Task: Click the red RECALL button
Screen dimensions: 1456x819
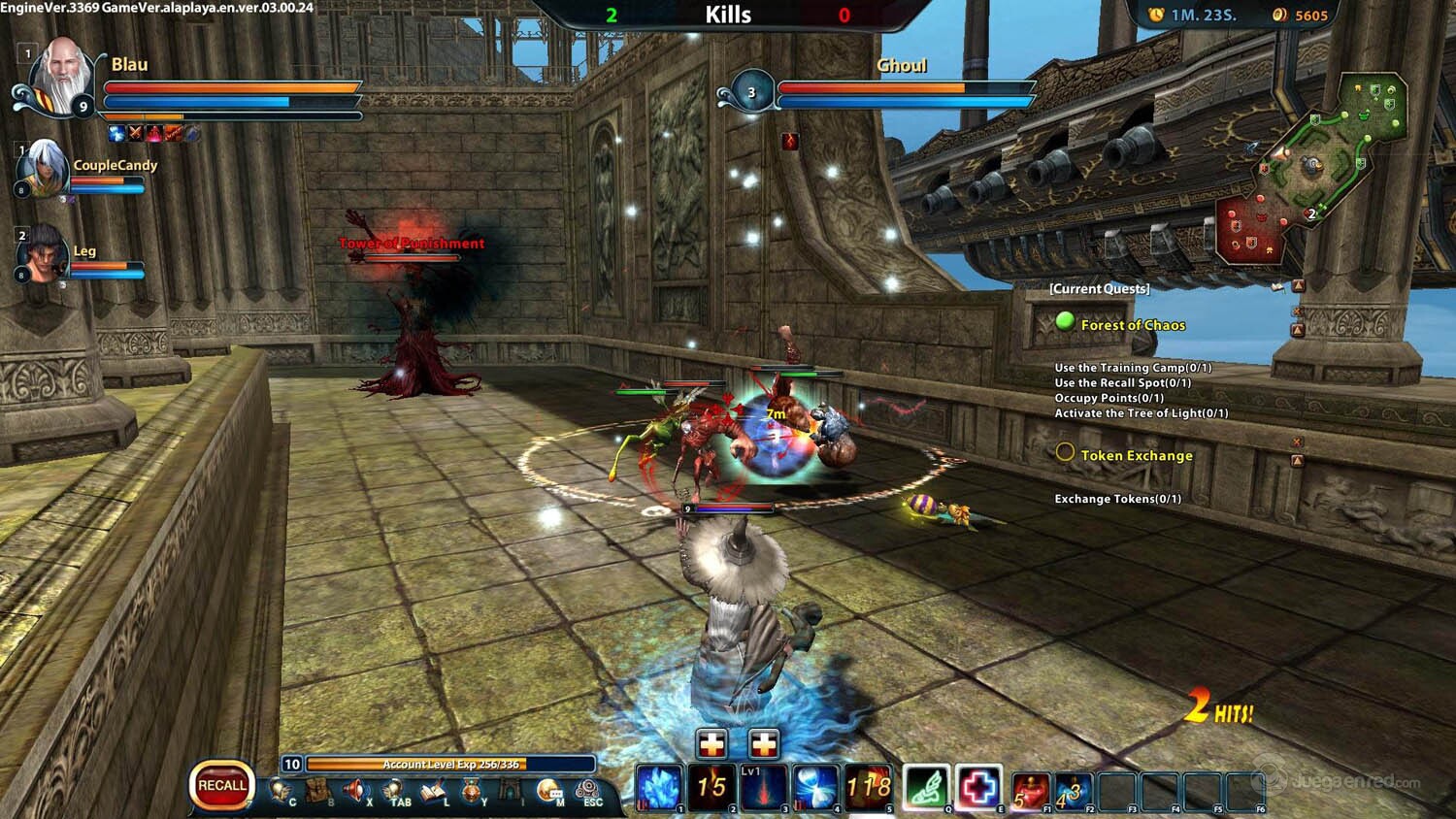Action: tap(222, 785)
